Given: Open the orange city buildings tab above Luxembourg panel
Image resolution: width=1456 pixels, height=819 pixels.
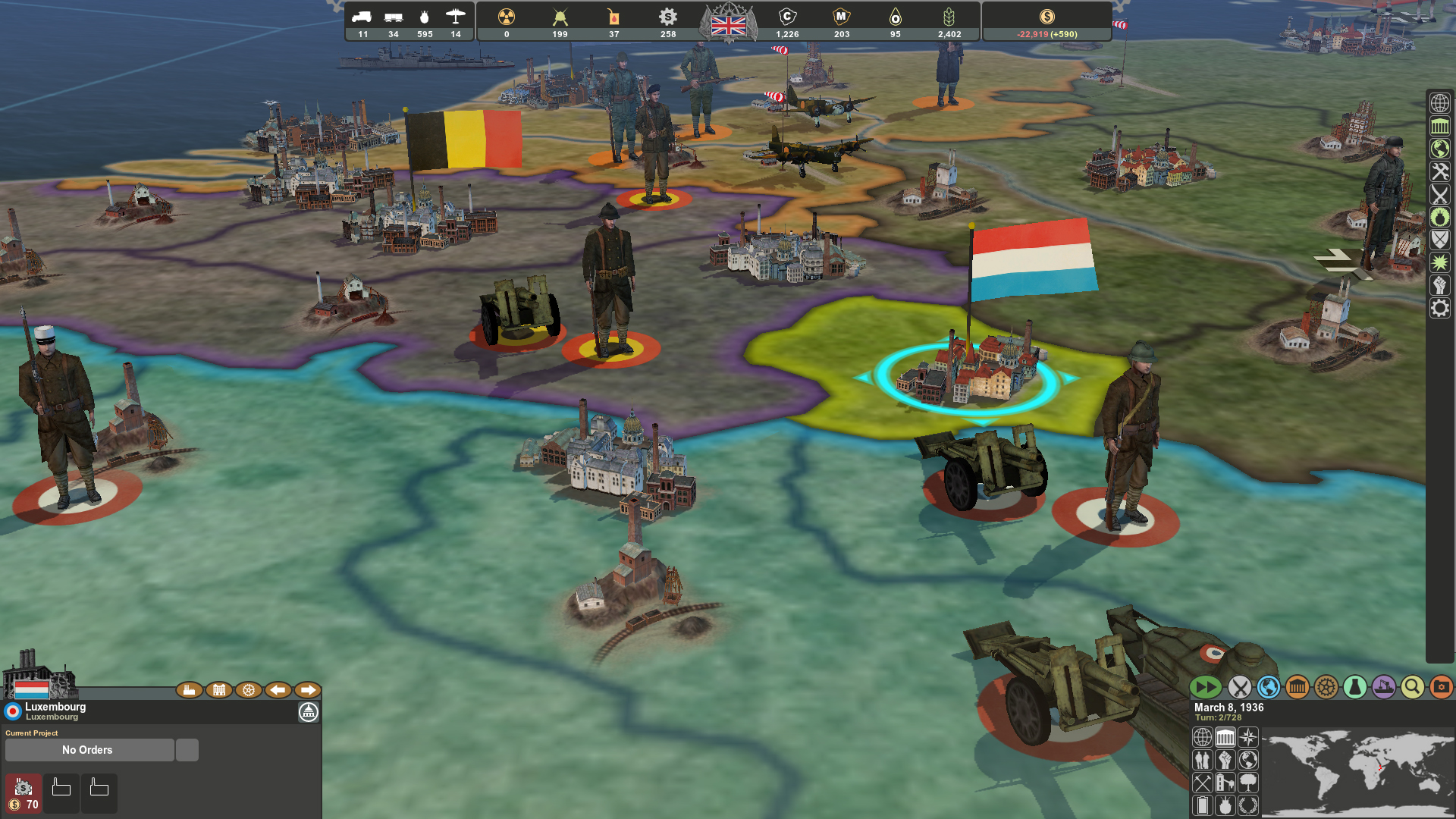Looking at the screenshot, I should [219, 690].
